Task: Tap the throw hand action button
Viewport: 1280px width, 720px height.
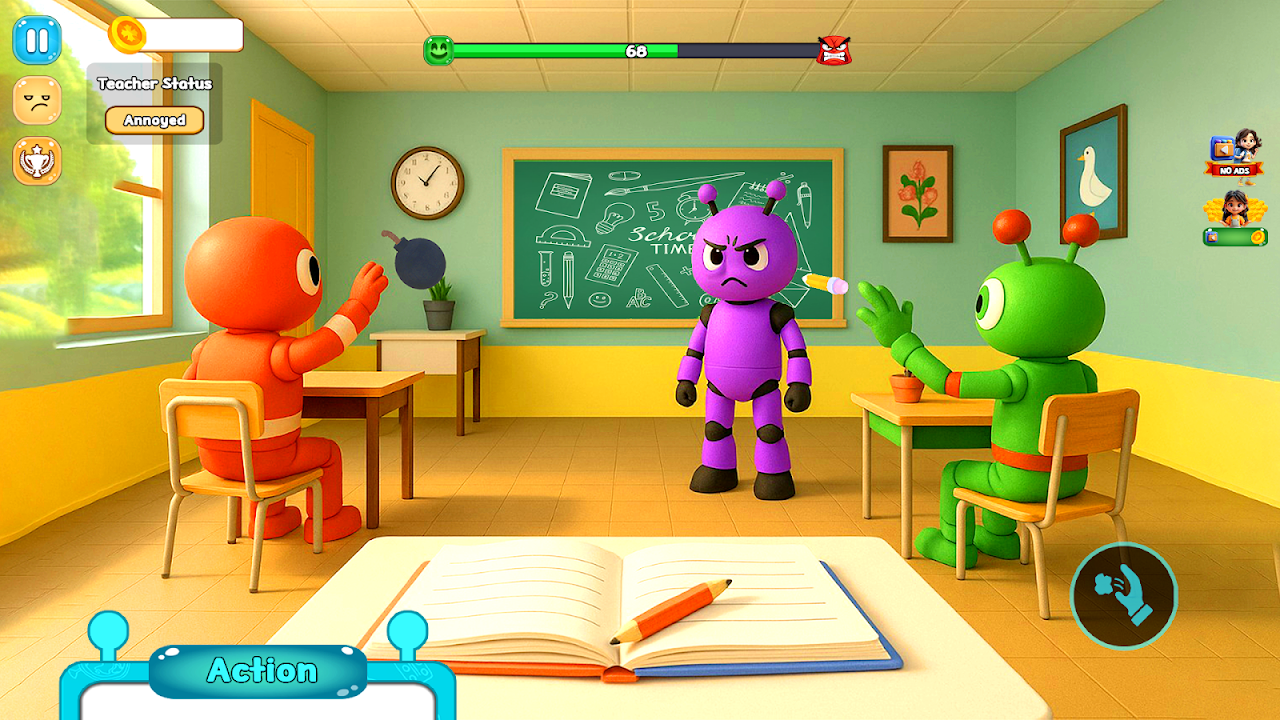Action: (1124, 596)
